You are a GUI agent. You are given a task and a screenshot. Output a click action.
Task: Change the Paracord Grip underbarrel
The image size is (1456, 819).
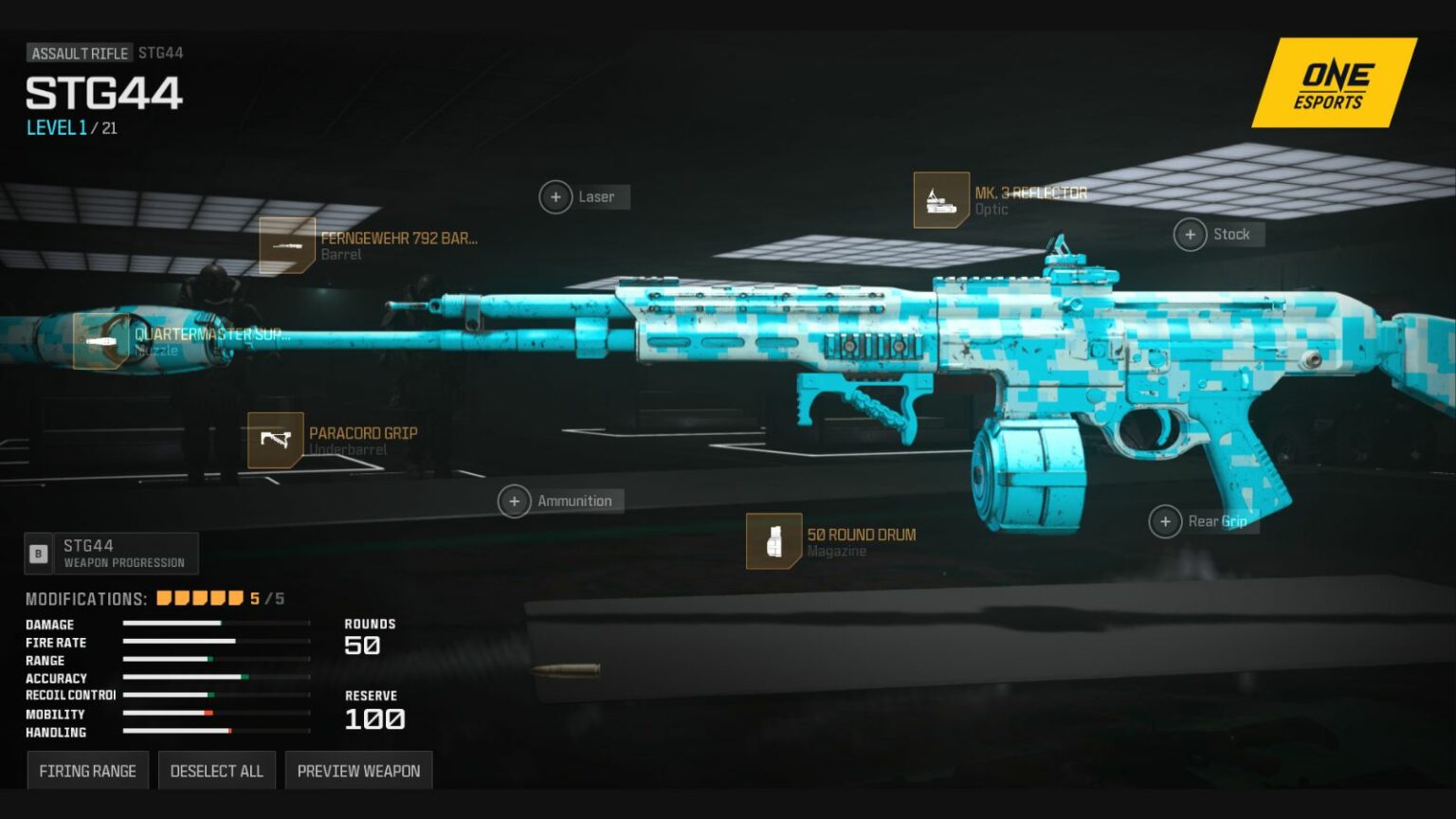coord(276,440)
